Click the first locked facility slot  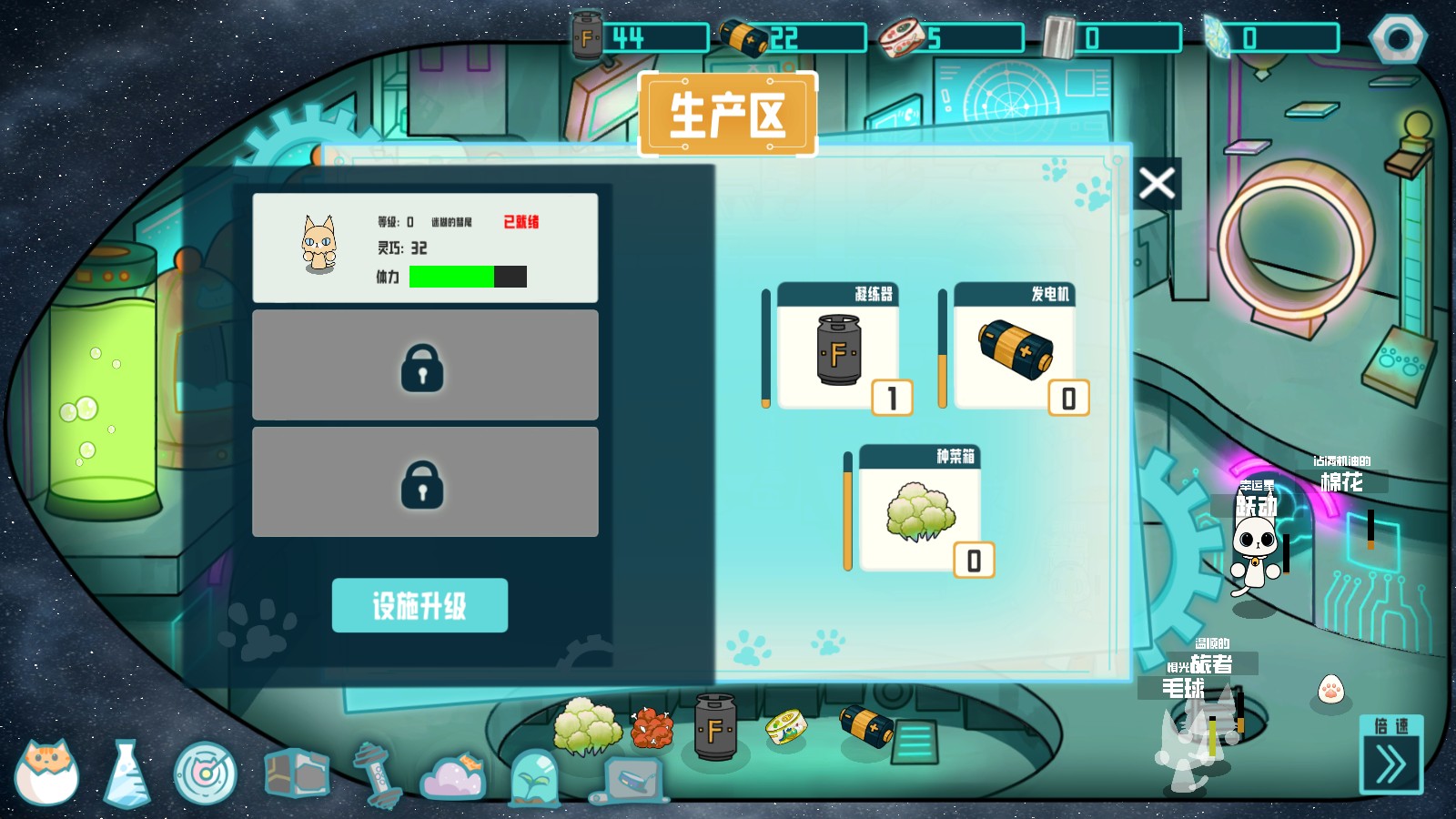pyautogui.click(x=425, y=364)
